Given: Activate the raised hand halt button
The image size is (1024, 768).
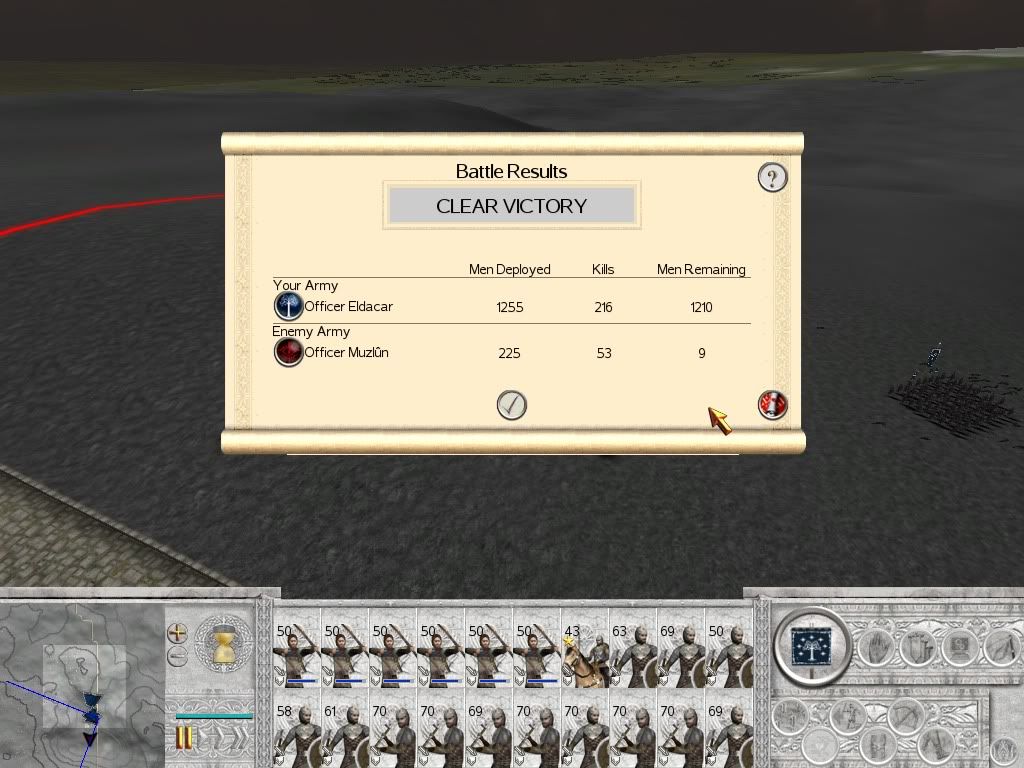Looking at the screenshot, I should click(x=874, y=648).
